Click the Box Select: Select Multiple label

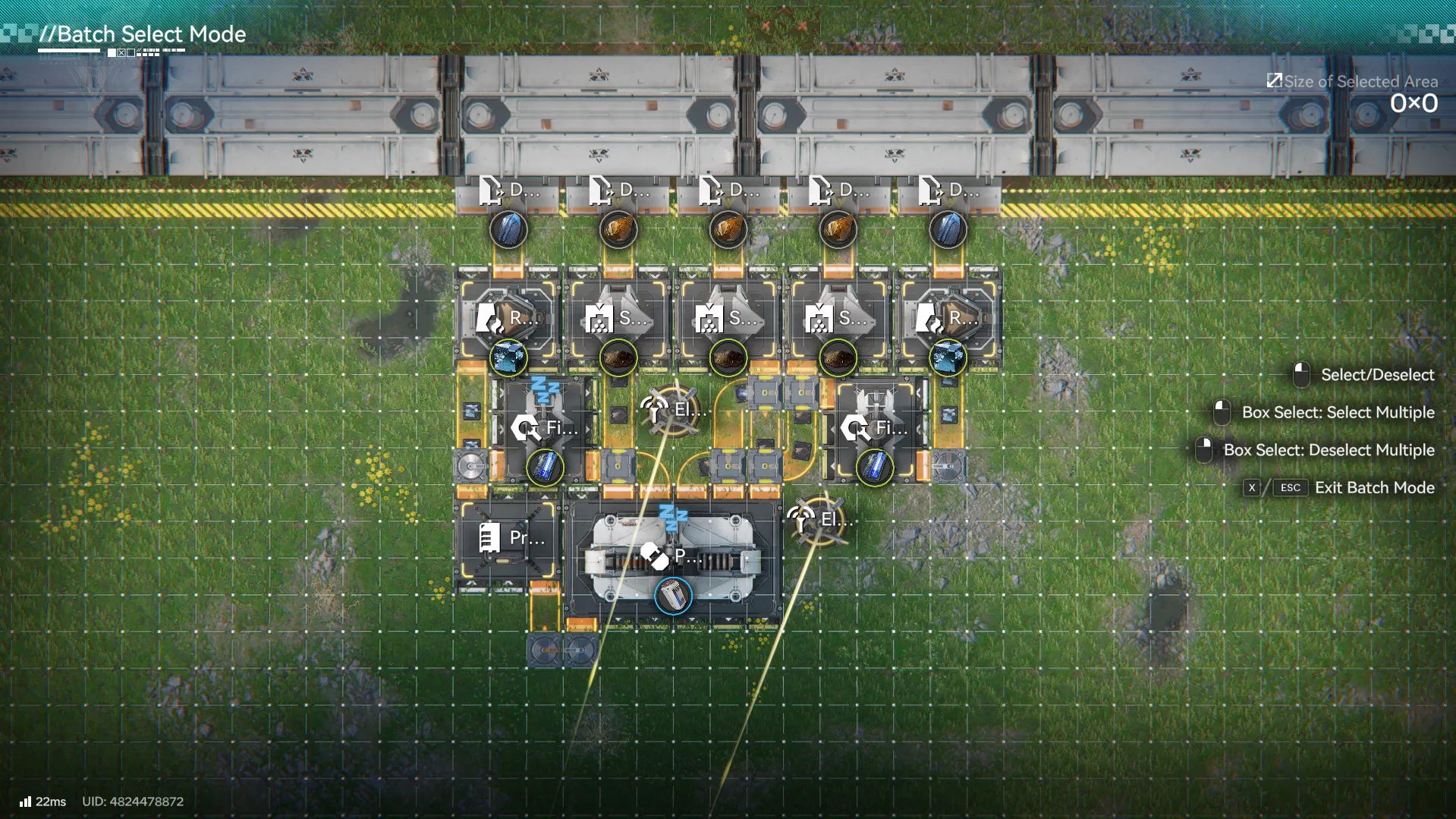point(1338,412)
